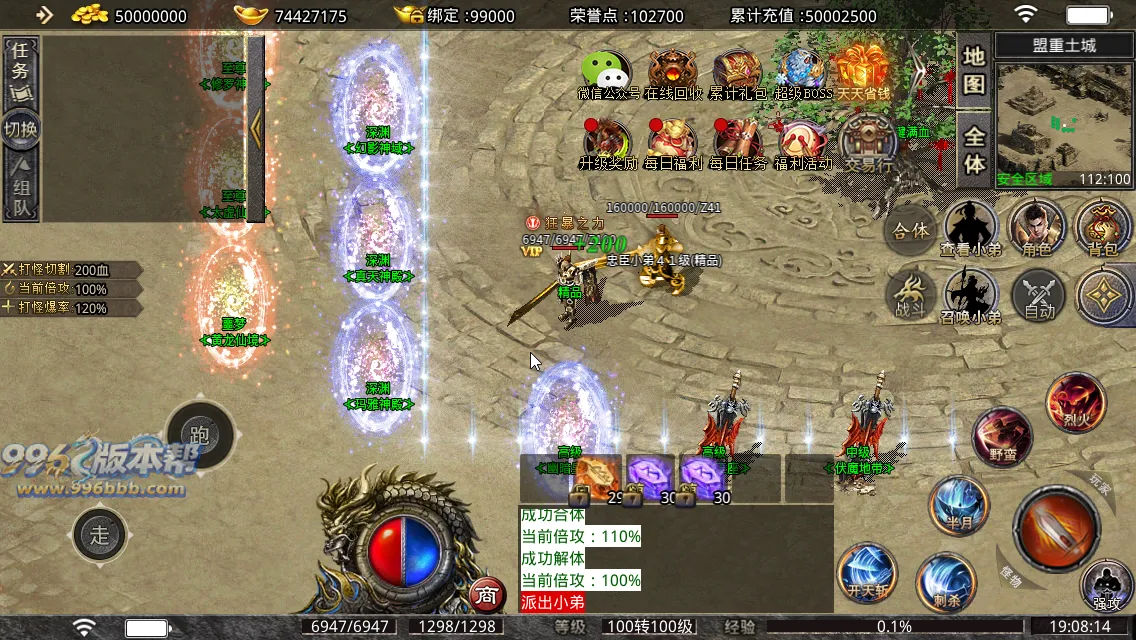The image size is (1136, 640).
Task: Open the 微信公众号 WeChat icon
Action: point(607,72)
